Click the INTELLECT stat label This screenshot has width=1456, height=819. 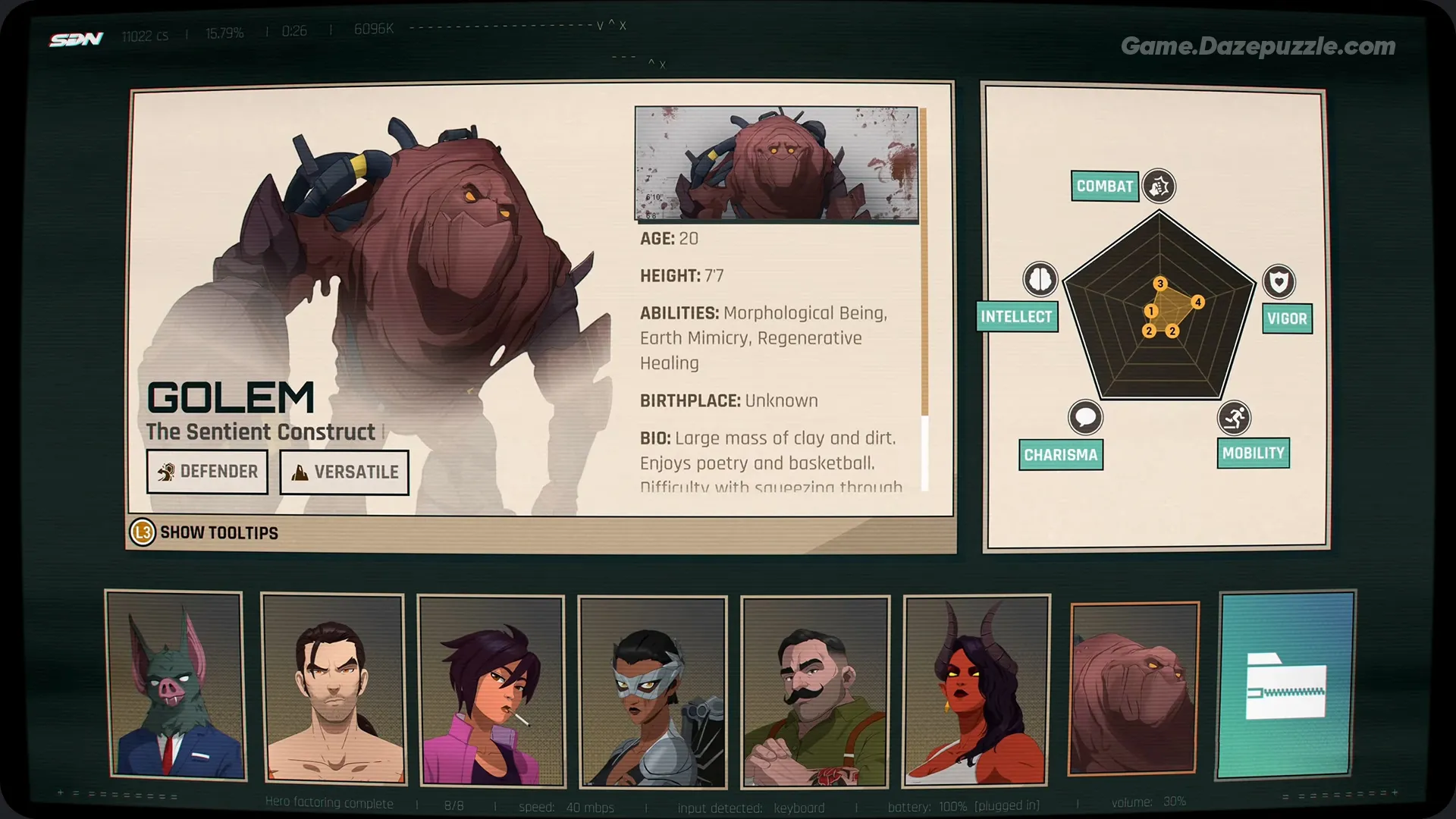click(x=1017, y=317)
